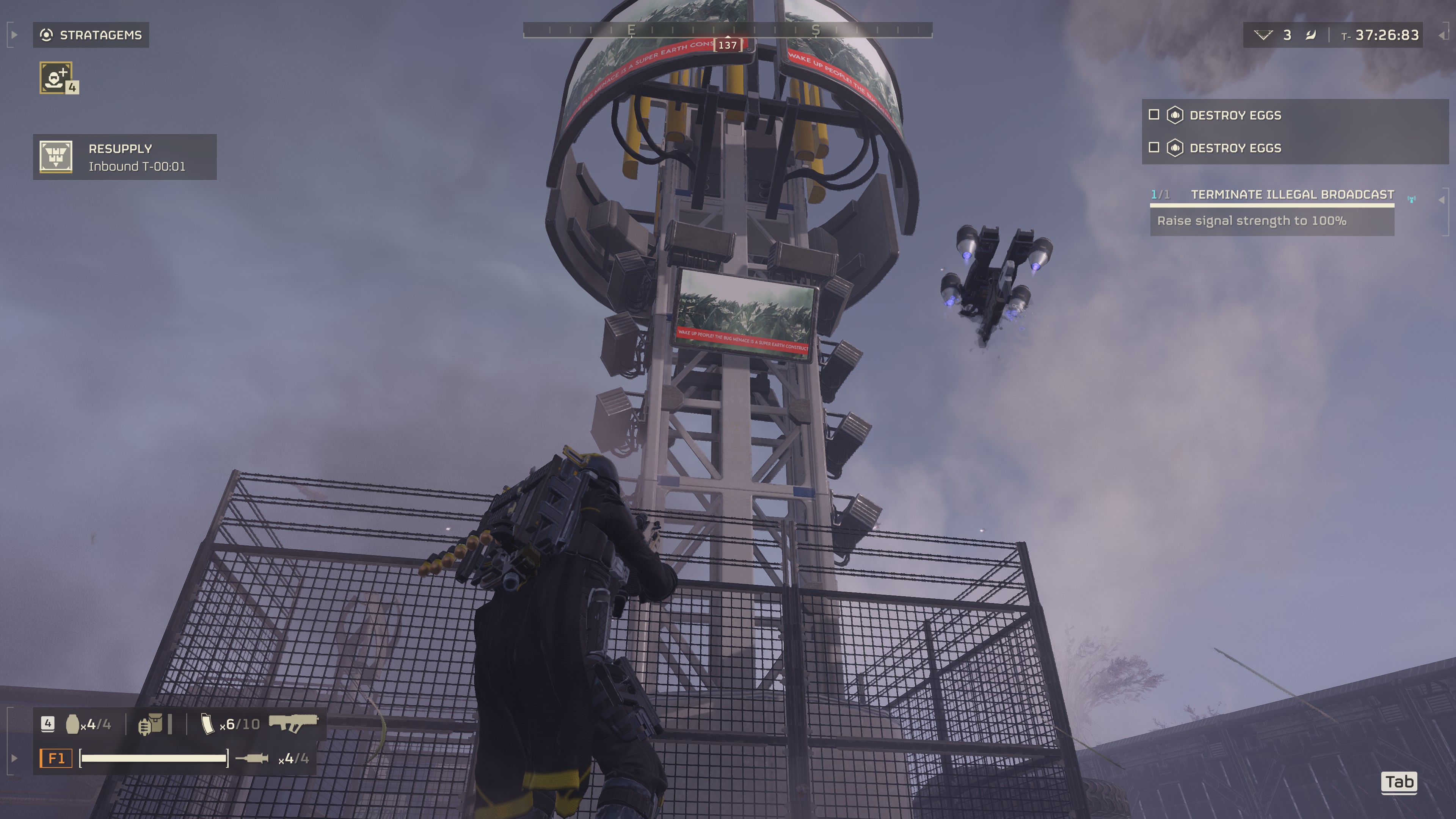The width and height of the screenshot is (1456, 819).
Task: Click the compass heading bar
Action: pyautogui.click(x=728, y=30)
